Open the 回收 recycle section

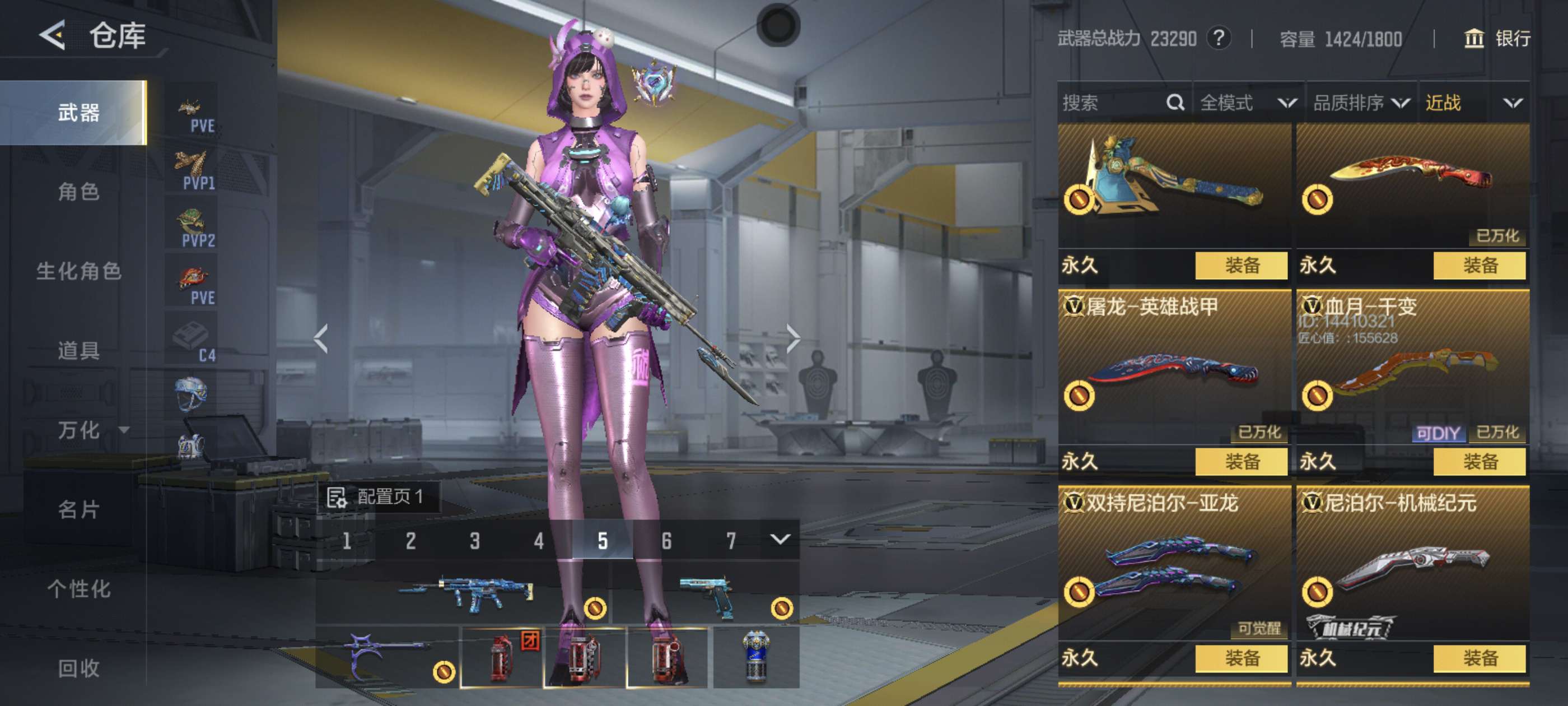click(x=78, y=668)
